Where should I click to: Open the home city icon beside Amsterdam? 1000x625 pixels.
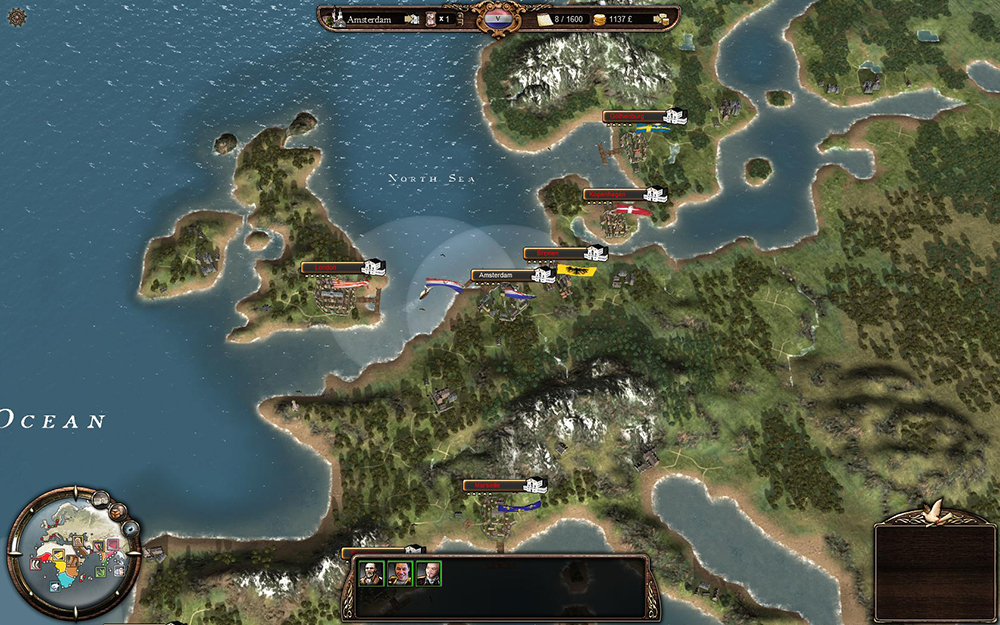tap(339, 18)
